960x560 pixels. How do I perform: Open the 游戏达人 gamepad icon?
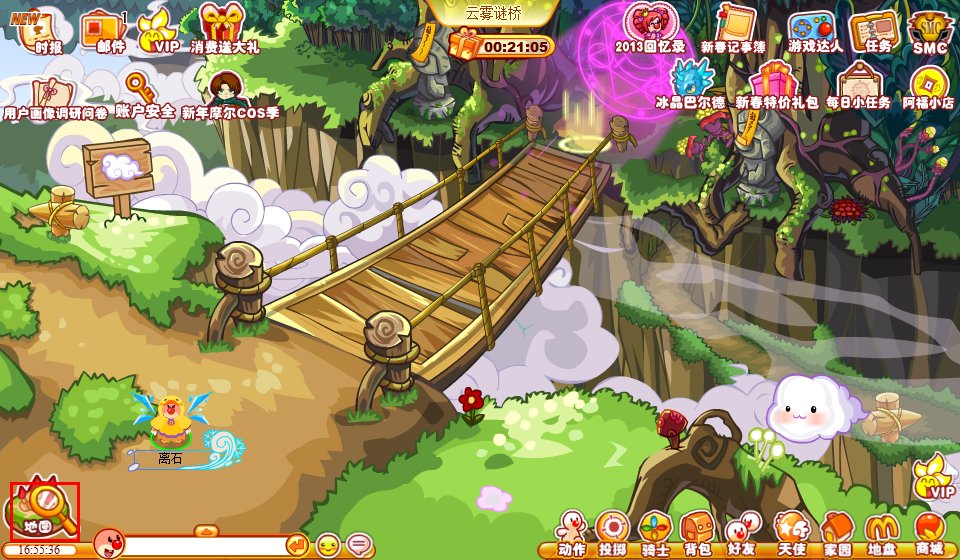pos(813,28)
